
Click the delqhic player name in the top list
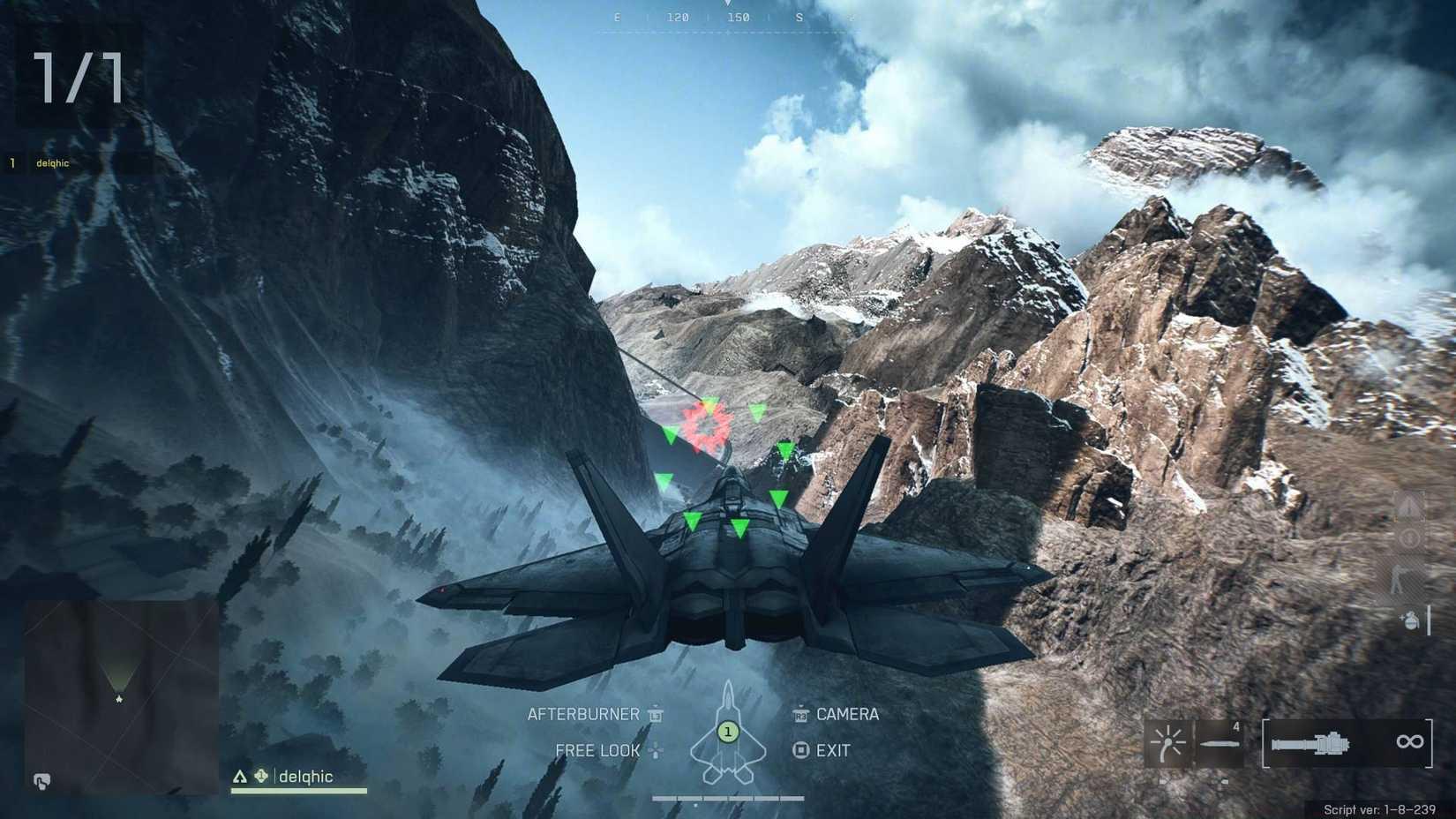(x=50, y=162)
